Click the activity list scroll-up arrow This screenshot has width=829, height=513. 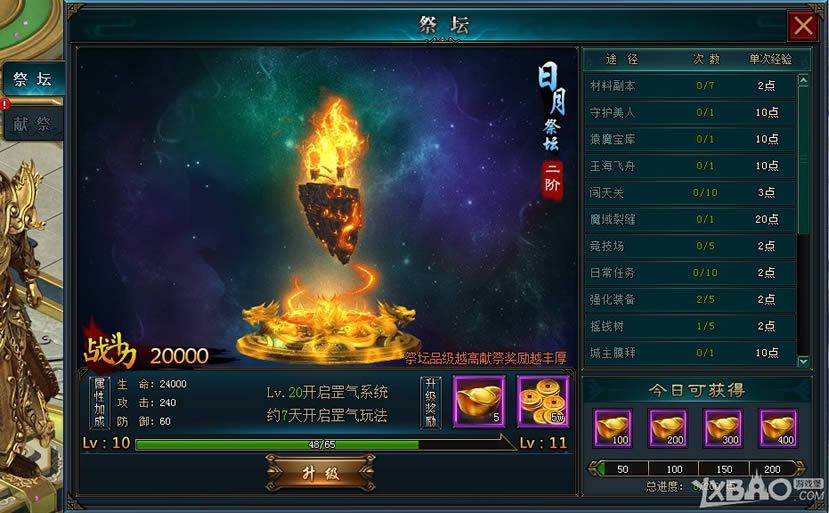pyautogui.click(x=803, y=81)
